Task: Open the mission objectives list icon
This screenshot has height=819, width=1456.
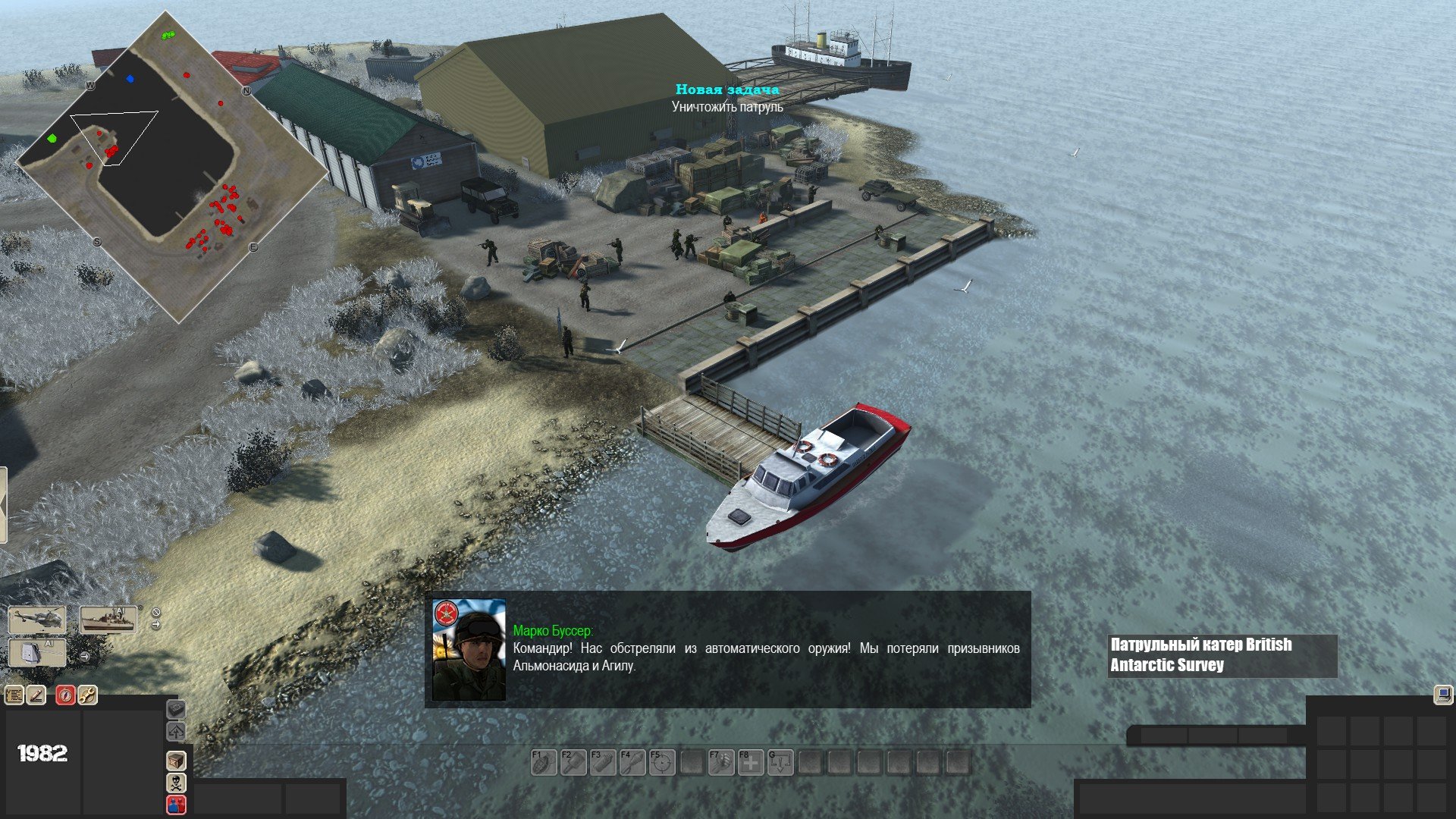Action: coord(14,694)
